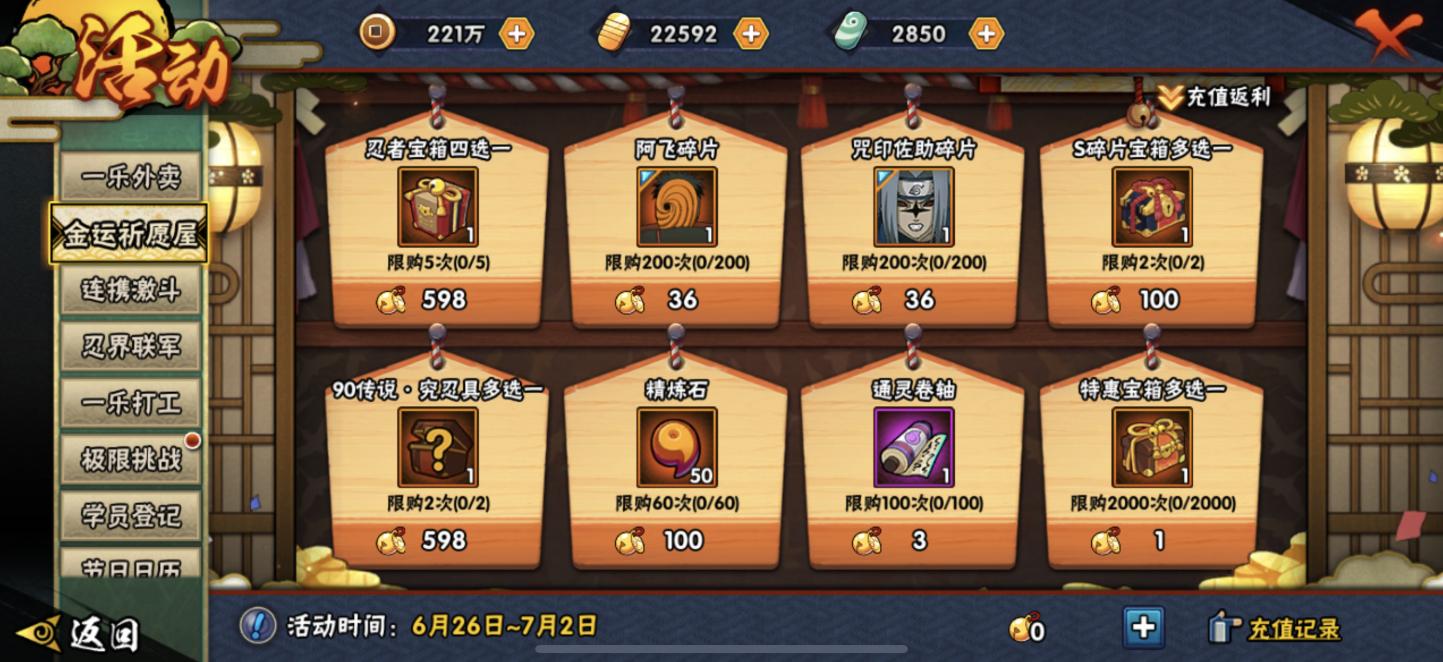The height and width of the screenshot is (662, 1443).
Task: Switch to the 一乐外卖 tab
Action: [x=130, y=179]
